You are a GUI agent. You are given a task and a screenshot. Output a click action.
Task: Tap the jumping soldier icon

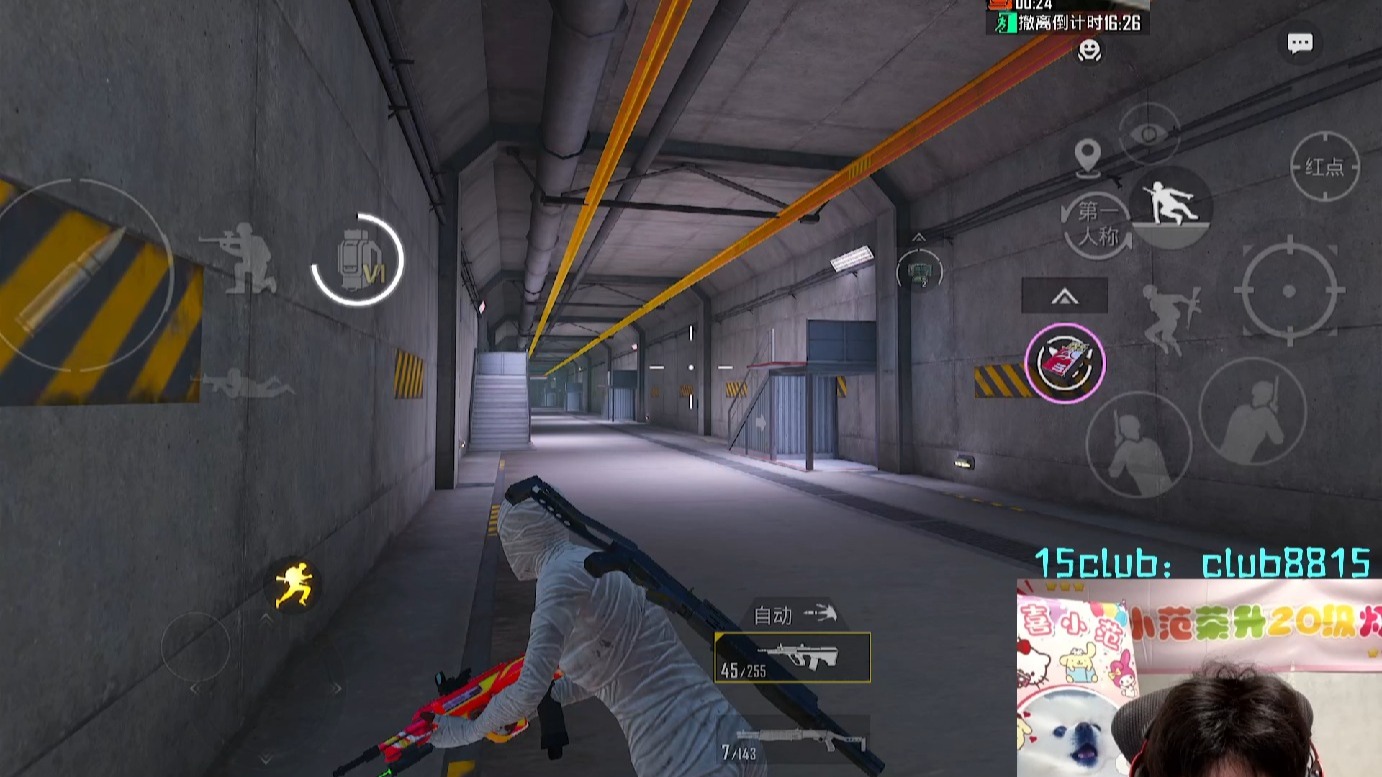pyautogui.click(x=1172, y=318)
